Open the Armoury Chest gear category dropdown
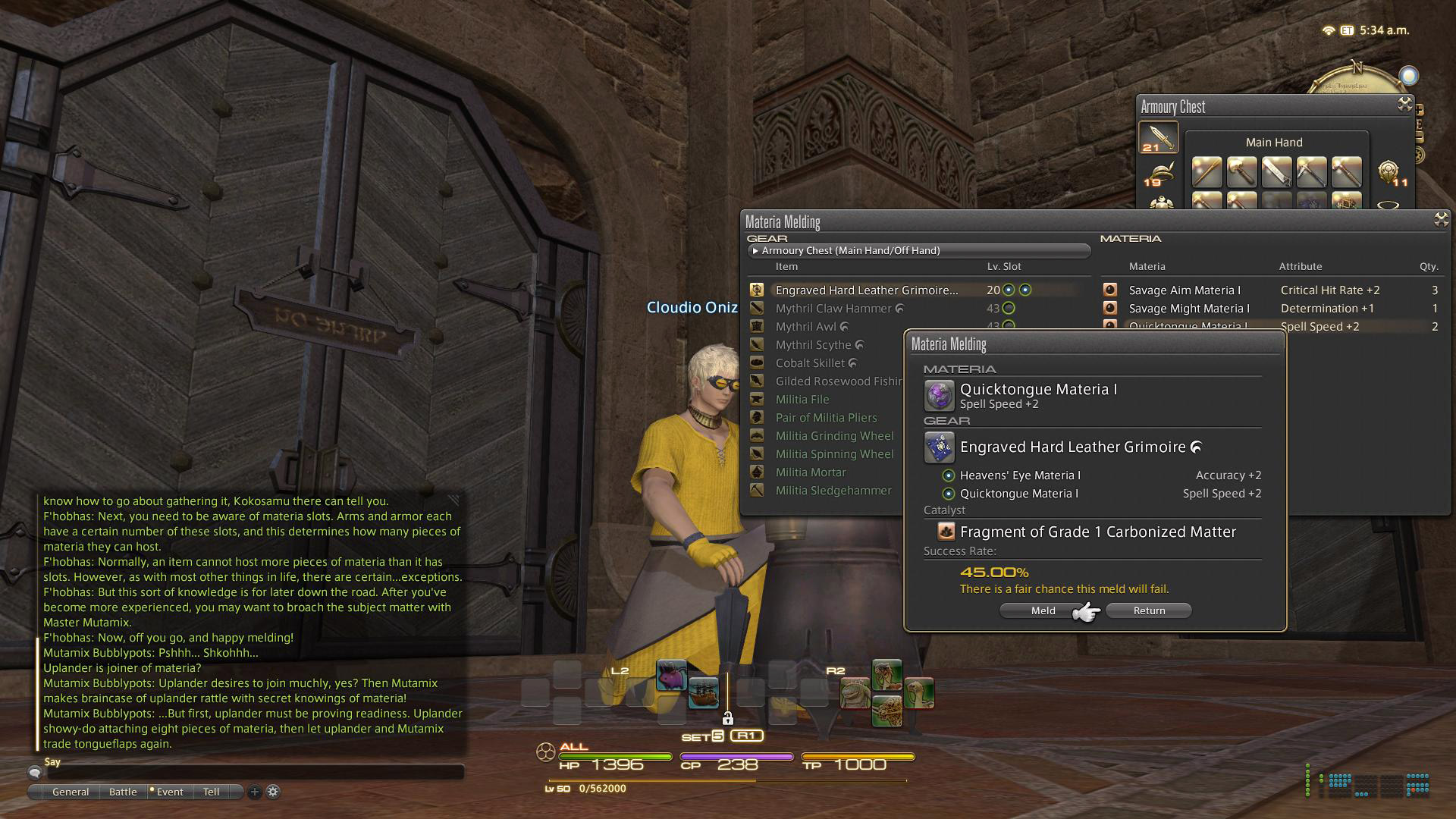The image size is (1456, 819). coord(919,250)
